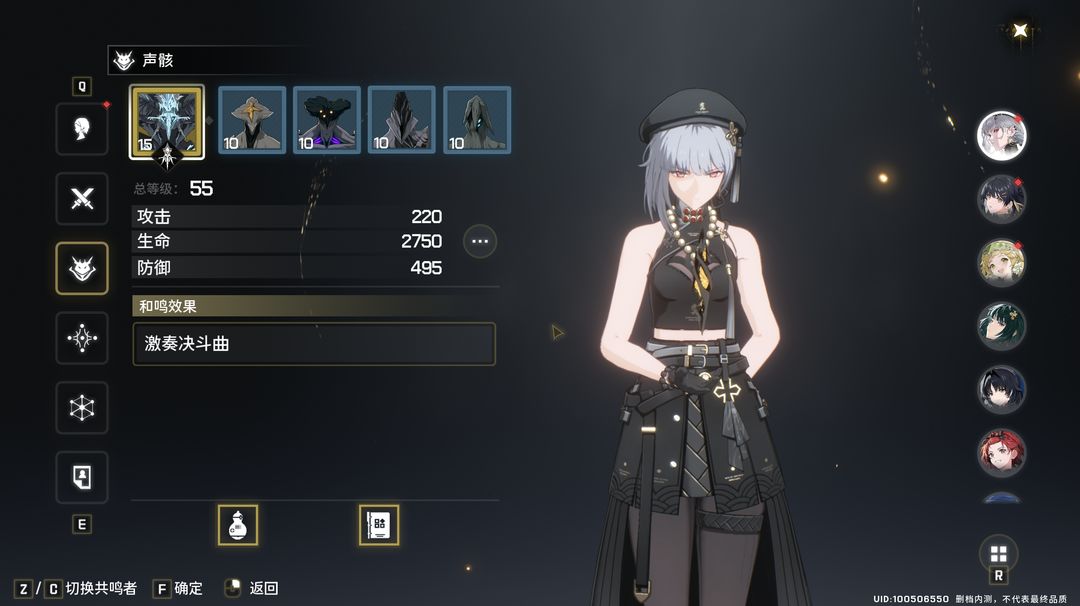1080x606 pixels.
Task: Switch to the green-haired character portrait
Action: [1001, 326]
